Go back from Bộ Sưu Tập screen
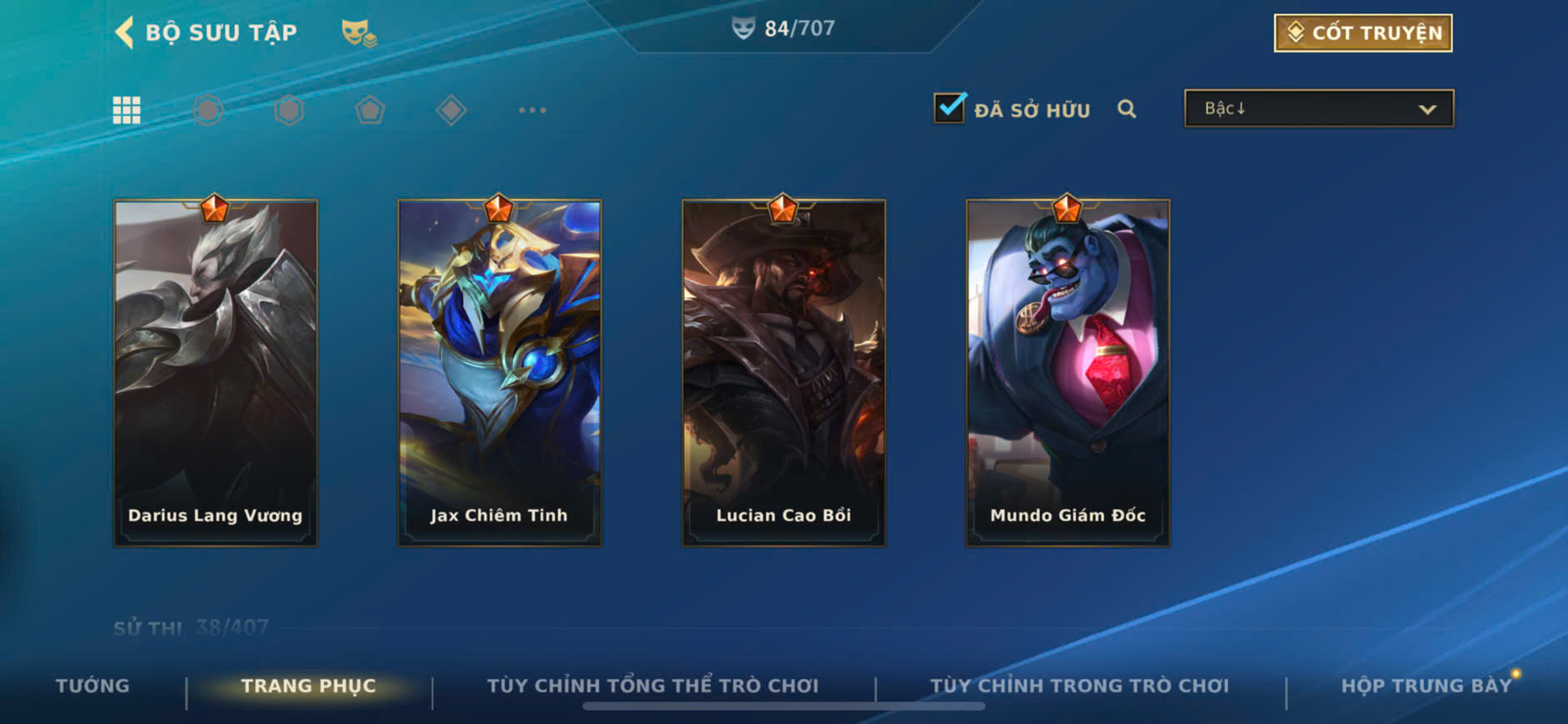The width and height of the screenshot is (1568, 724). [x=125, y=32]
